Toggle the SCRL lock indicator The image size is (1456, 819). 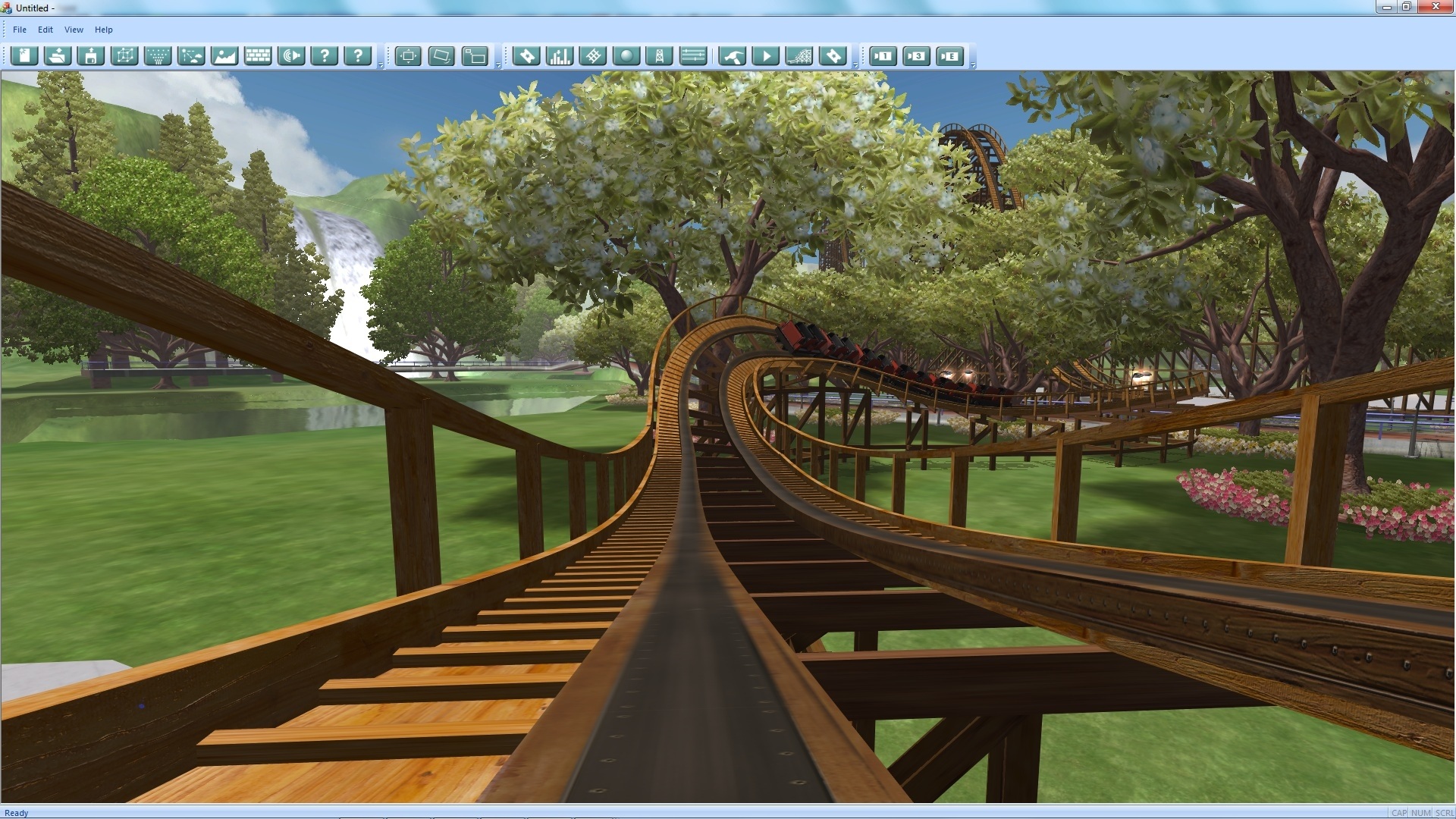(x=1439, y=811)
